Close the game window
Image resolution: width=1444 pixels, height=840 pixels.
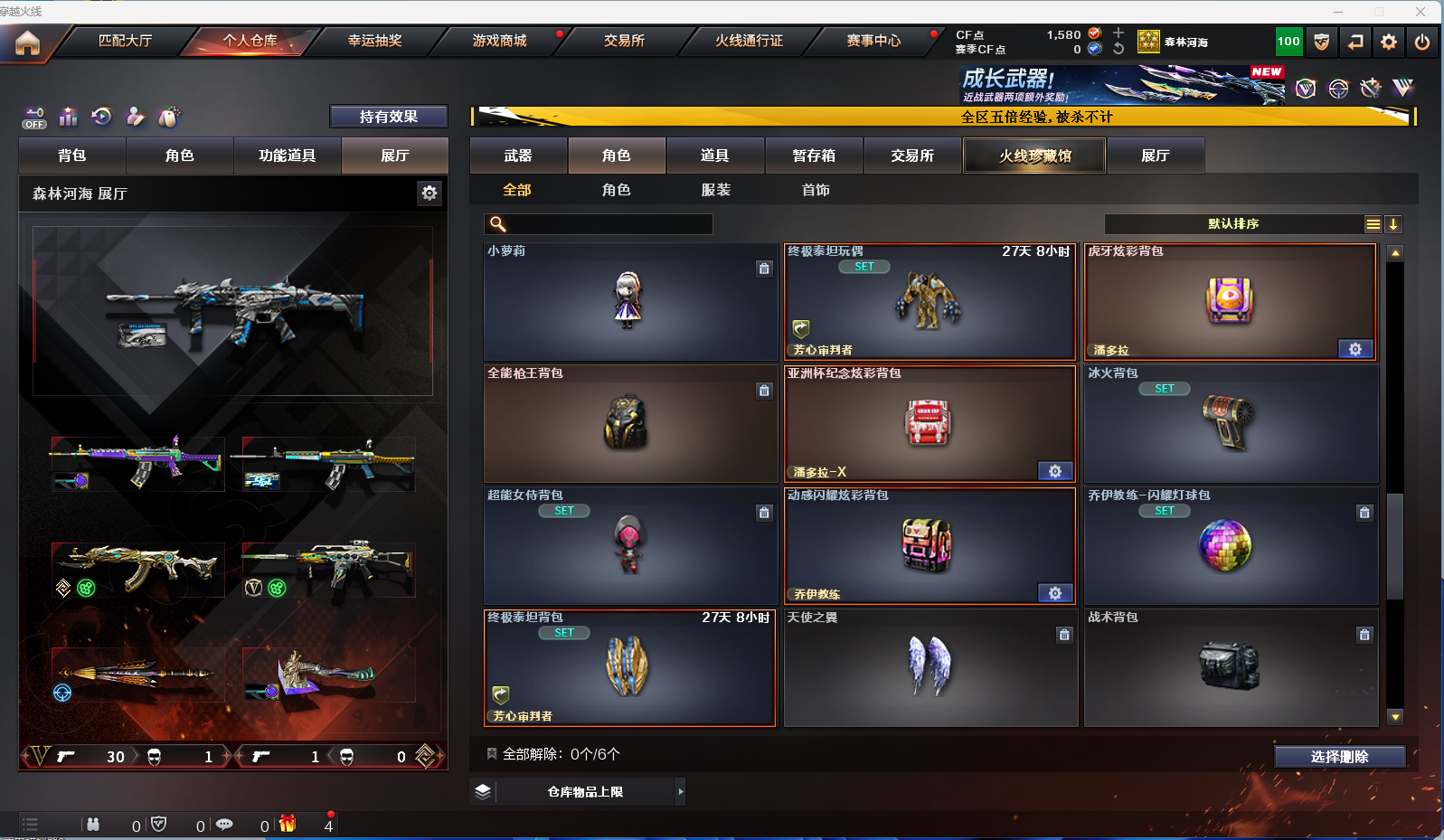(x=1420, y=12)
